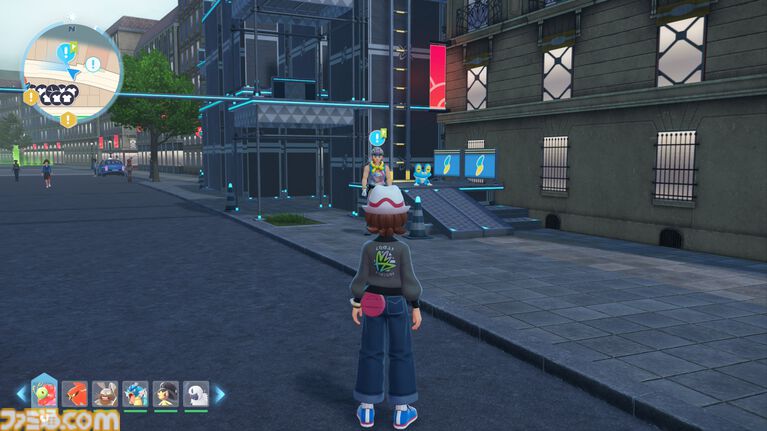
Task: Click the left arrow beside the party bar
Action: point(20,394)
